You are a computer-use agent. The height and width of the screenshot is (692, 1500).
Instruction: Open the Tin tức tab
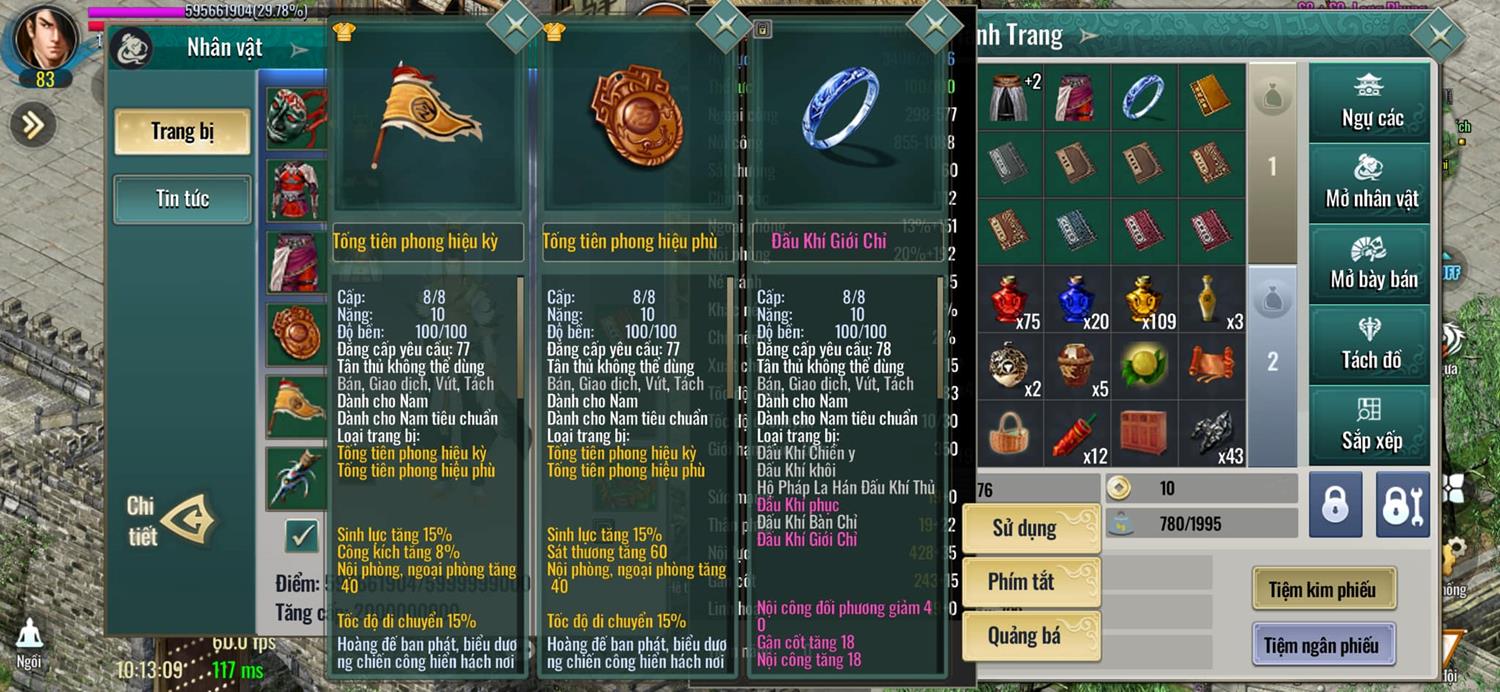[182, 199]
